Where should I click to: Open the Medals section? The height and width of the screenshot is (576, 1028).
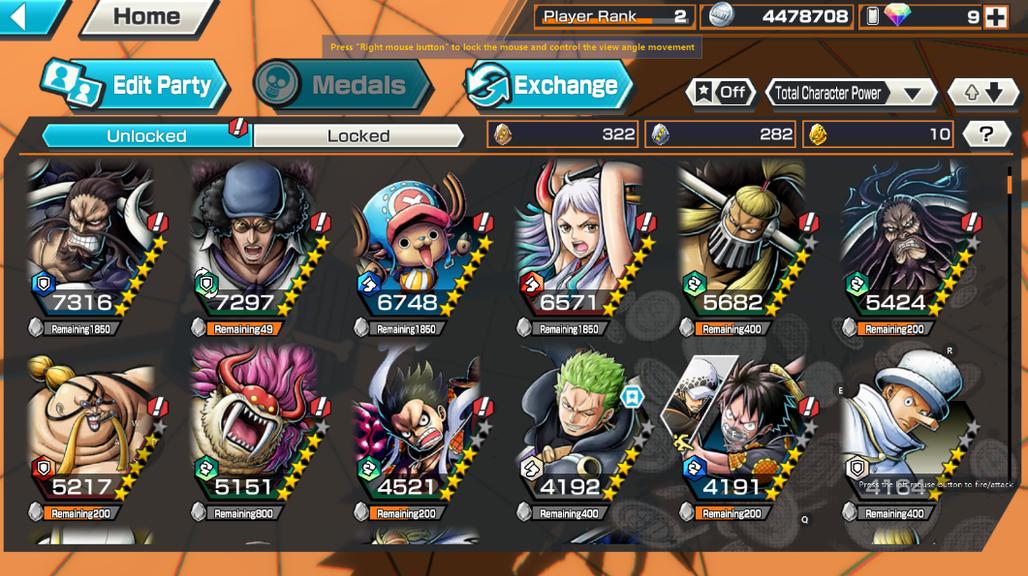tap(343, 86)
